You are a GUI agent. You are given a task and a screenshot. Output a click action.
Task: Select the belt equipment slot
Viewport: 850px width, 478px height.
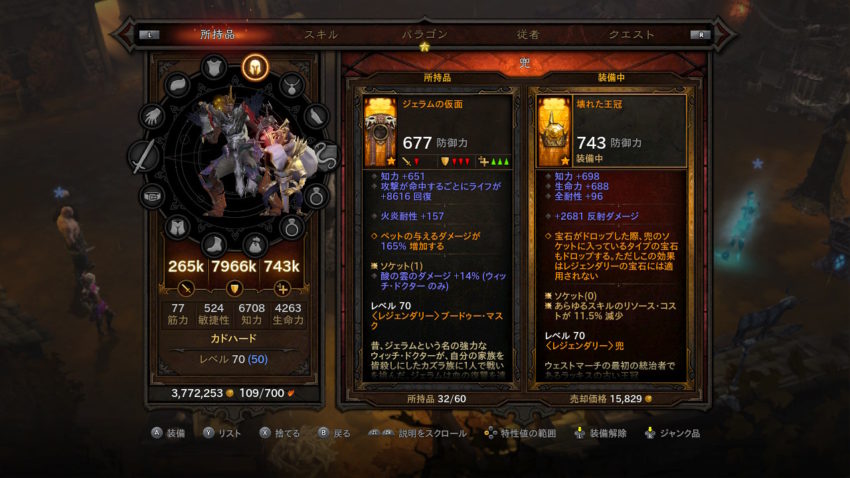pyautogui.click(x=153, y=196)
